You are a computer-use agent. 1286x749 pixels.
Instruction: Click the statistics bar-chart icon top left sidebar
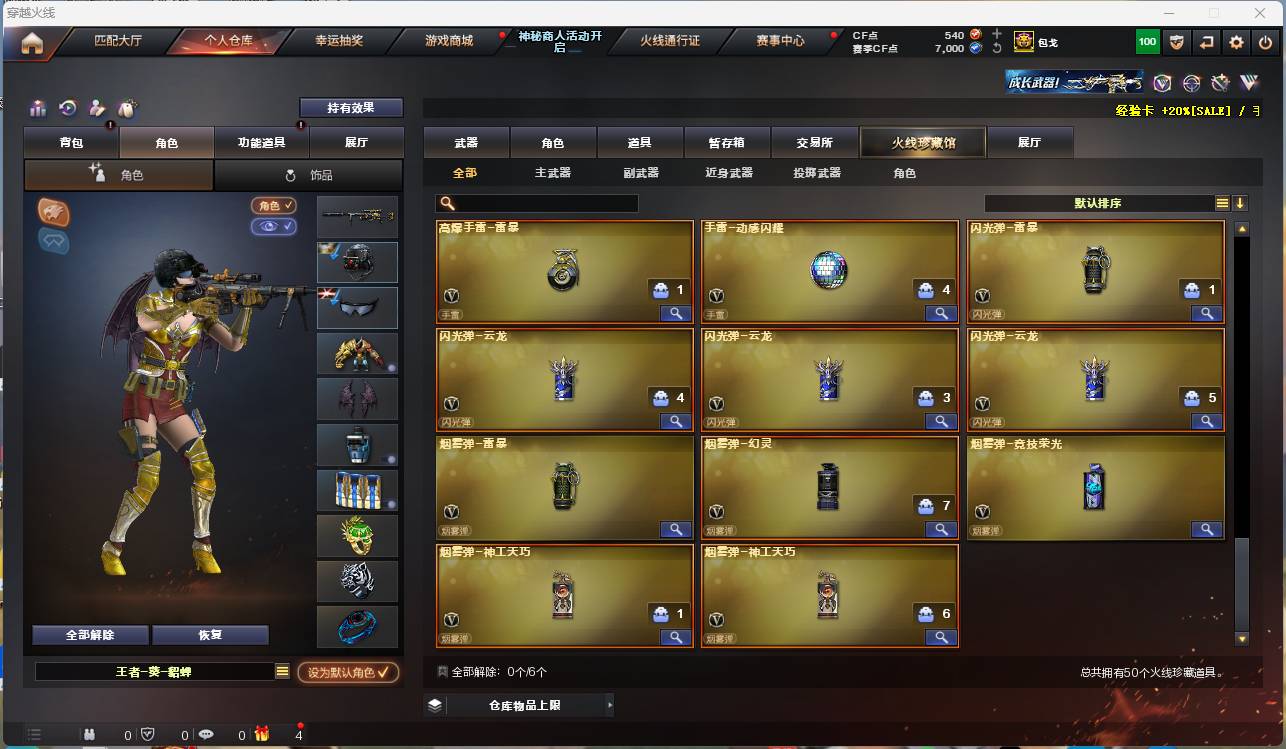click(38, 108)
